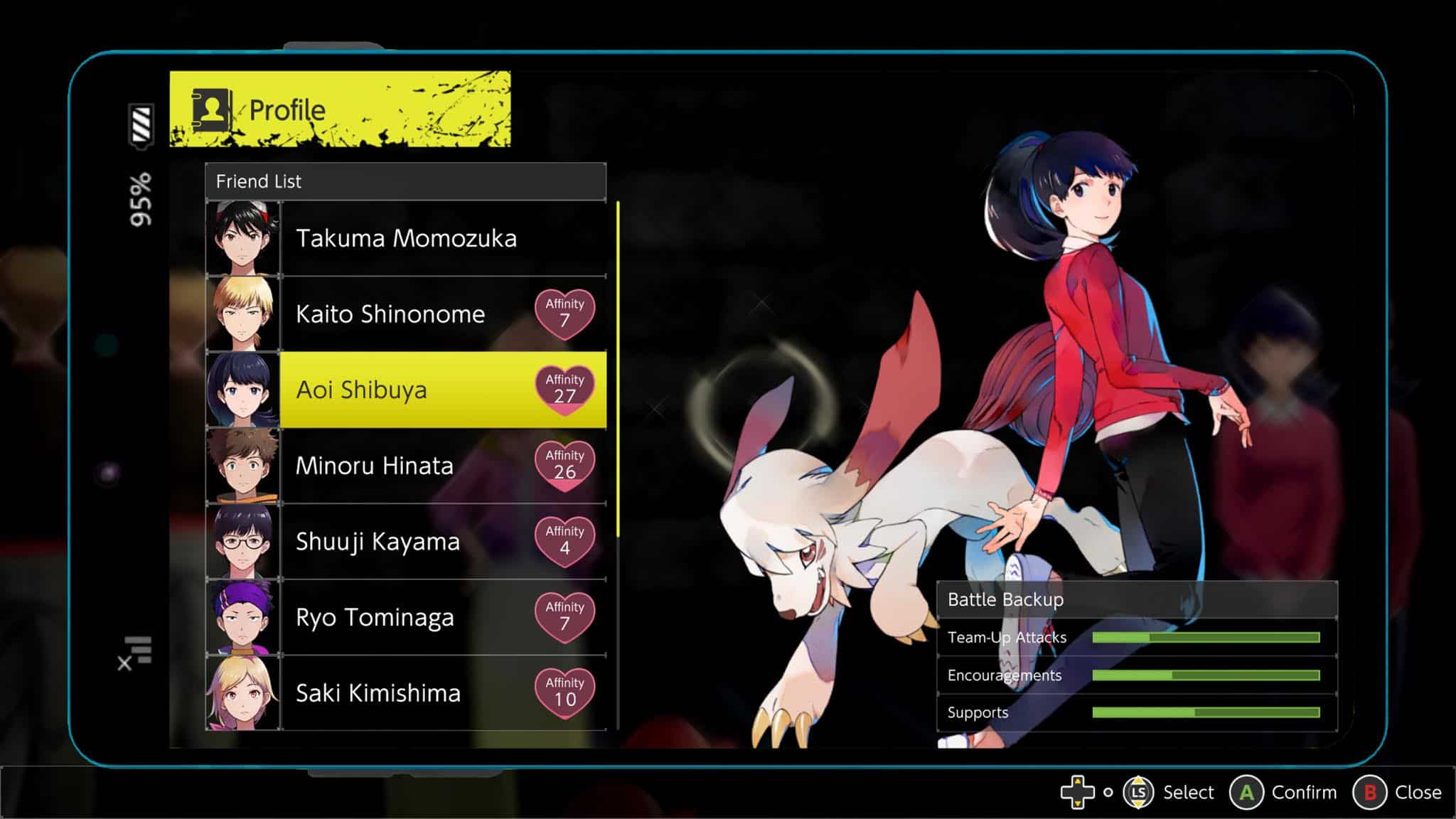Image resolution: width=1456 pixels, height=819 pixels.
Task: Select Takuma Momozuka in the friend list
Action: pos(407,238)
